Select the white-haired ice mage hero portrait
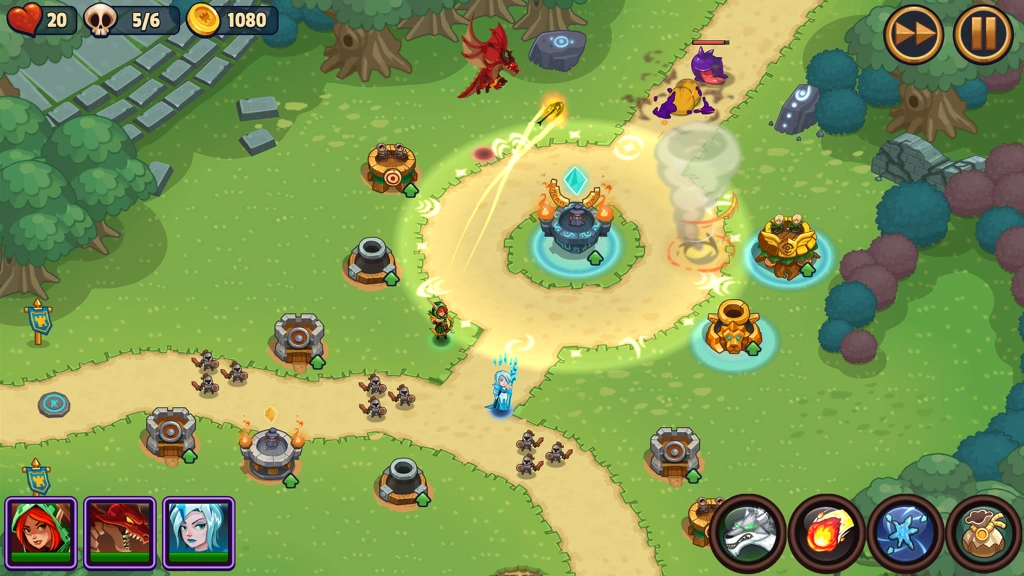The image size is (1024, 576). point(198,532)
